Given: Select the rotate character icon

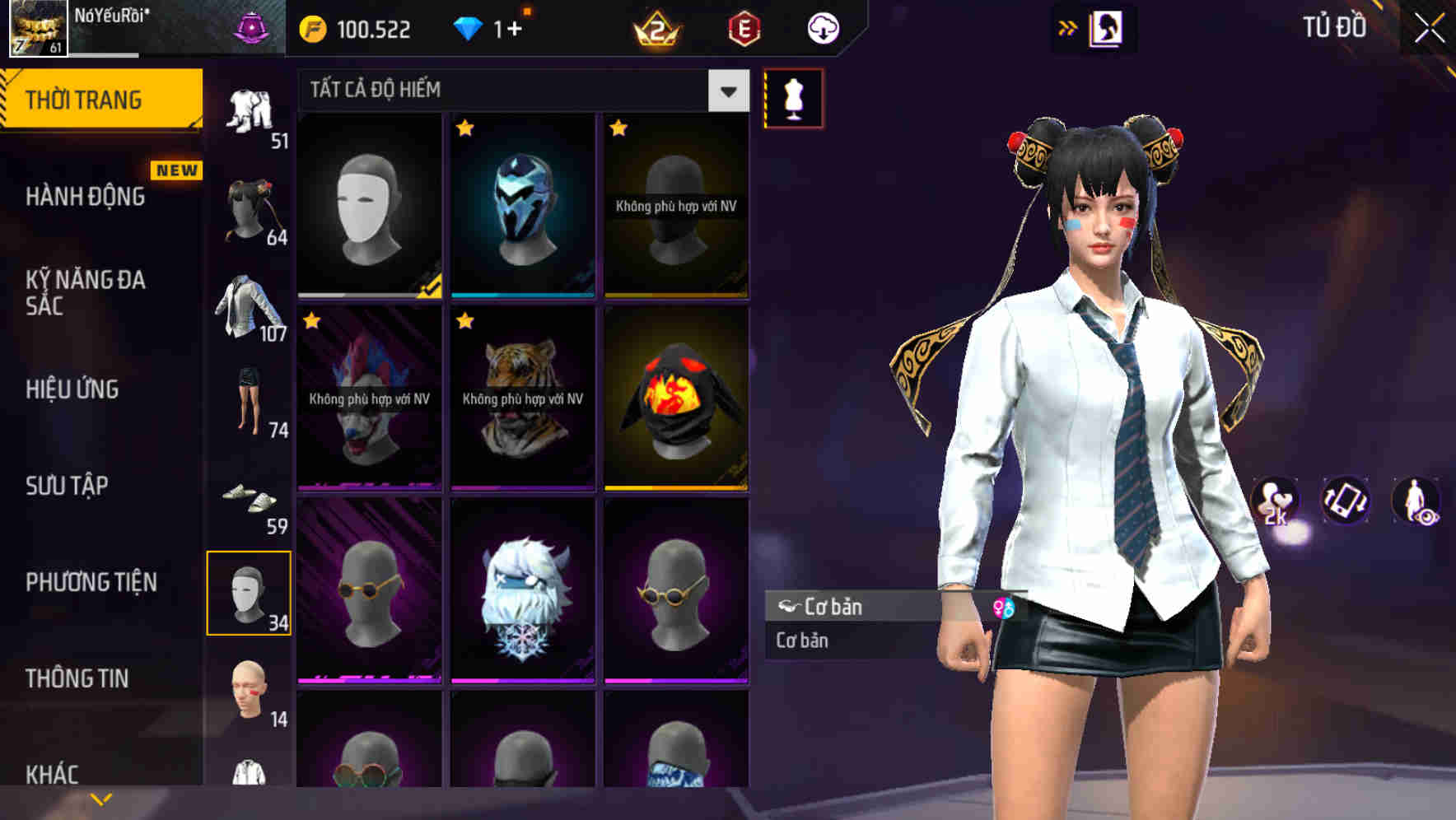Looking at the screenshot, I should point(1346,501).
